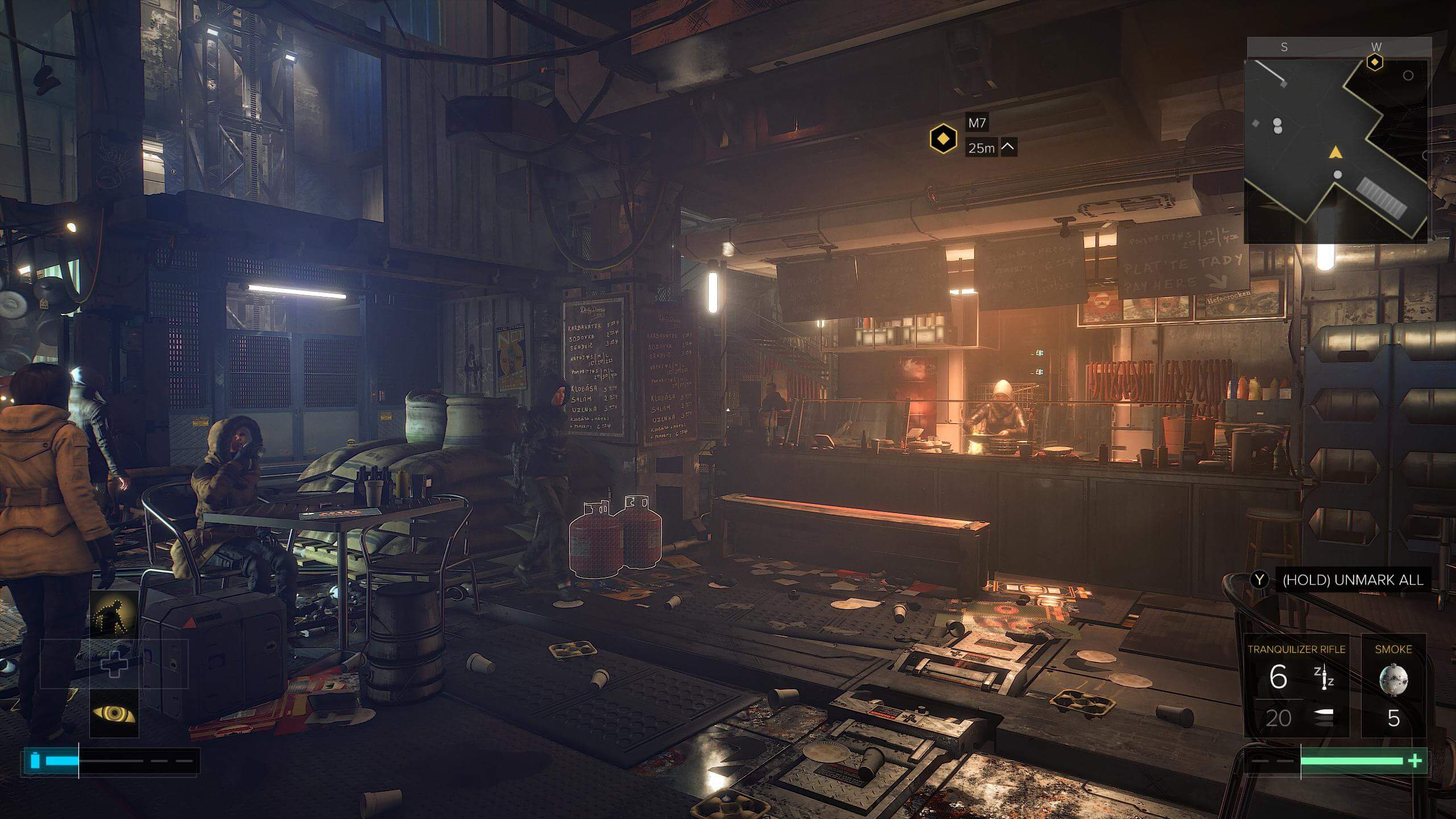Screen dimensions: 1456x819
Task: Click the quick-select cross icon
Action: point(114,664)
